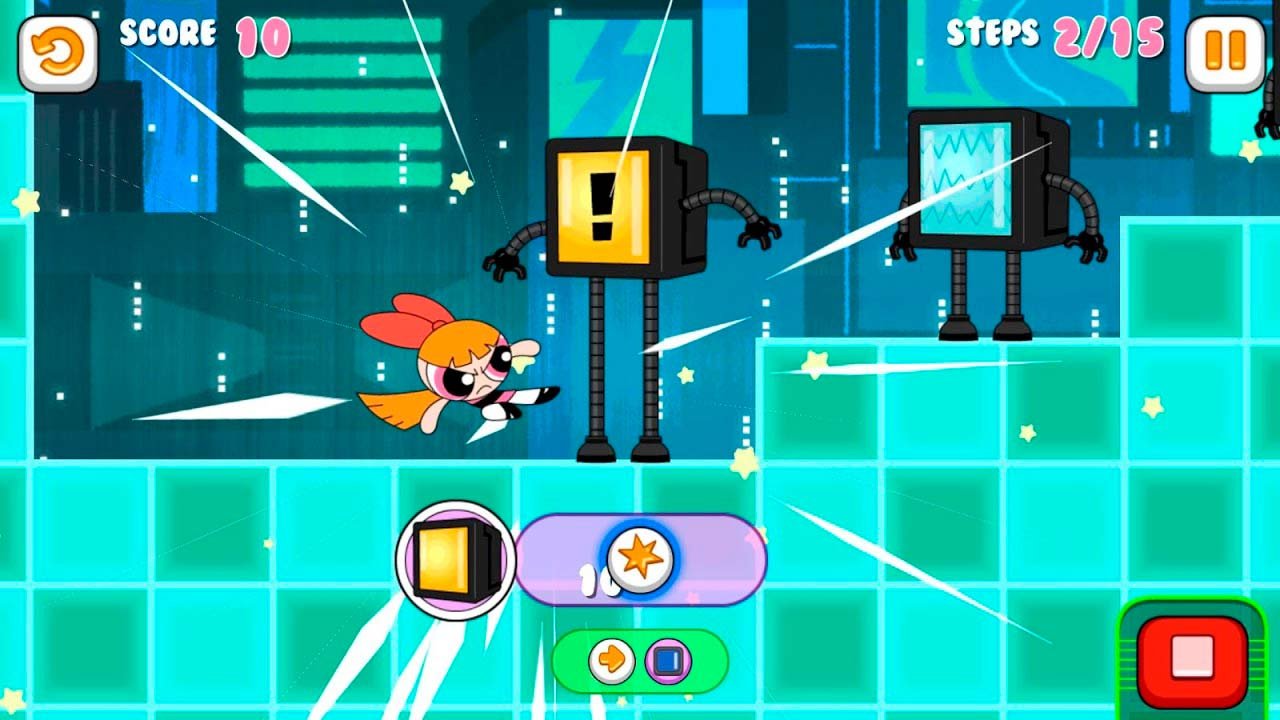Pause the game
1280x720 pixels.
click(1224, 53)
